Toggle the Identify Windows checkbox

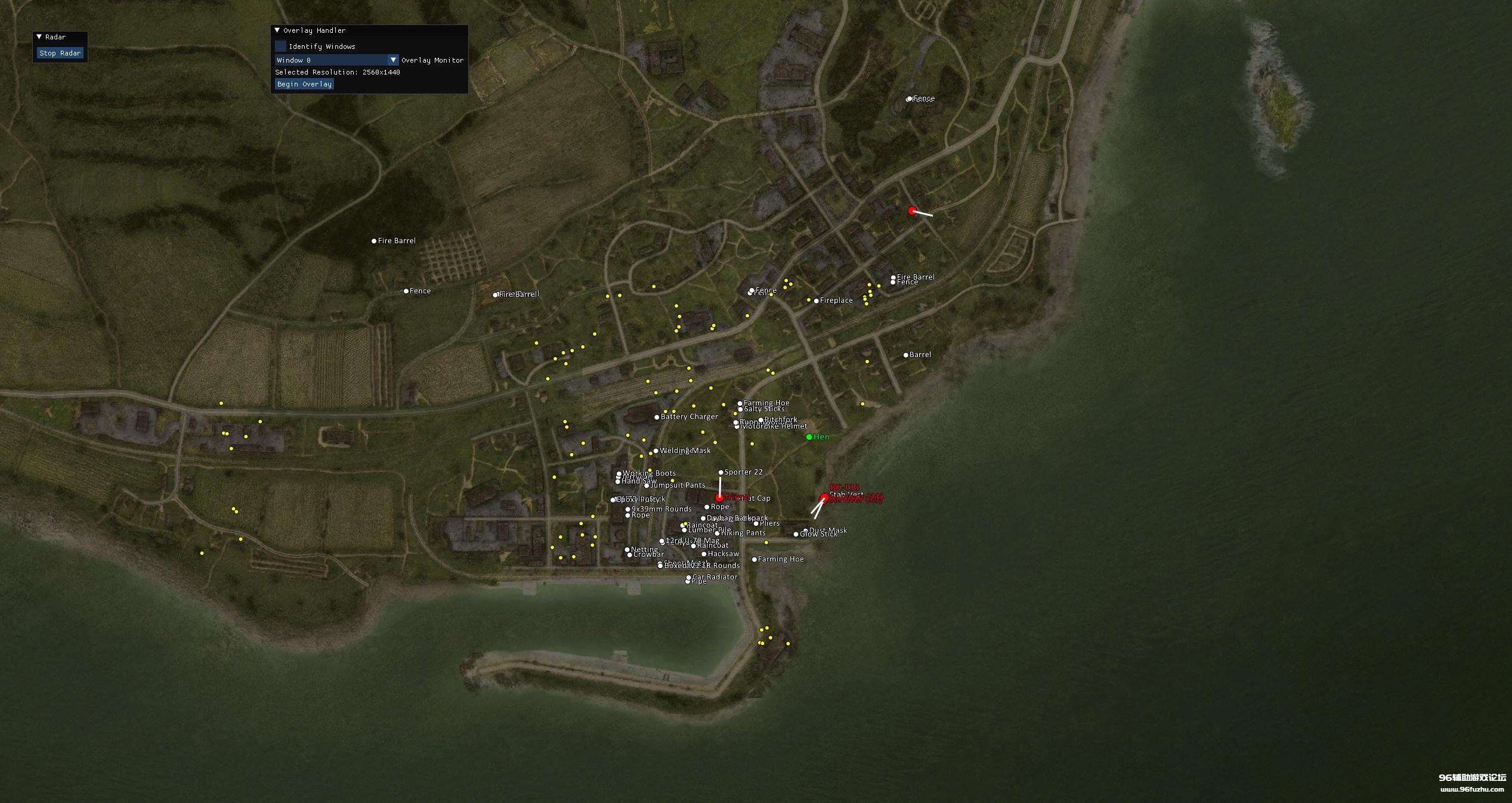pyautogui.click(x=280, y=46)
